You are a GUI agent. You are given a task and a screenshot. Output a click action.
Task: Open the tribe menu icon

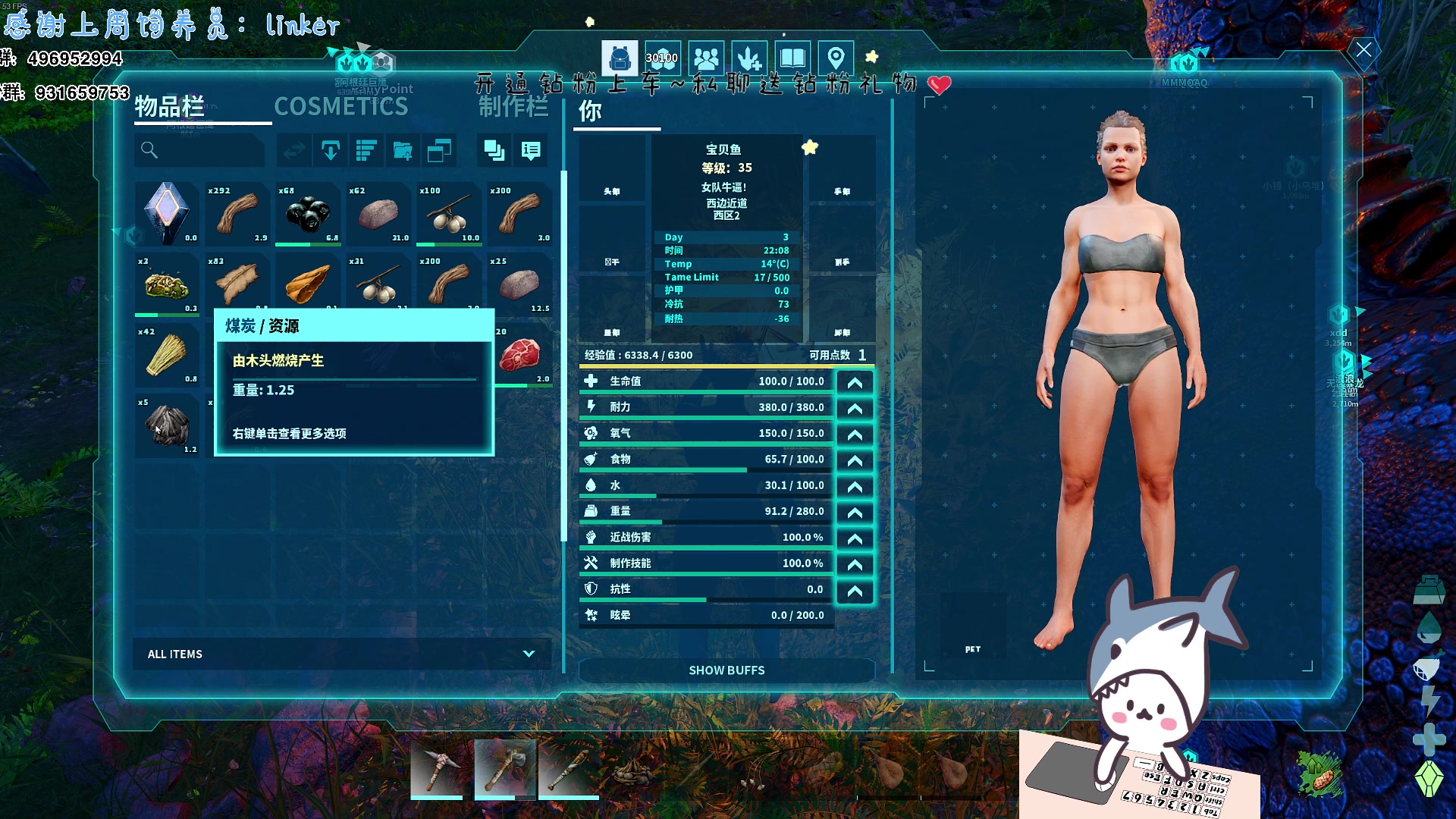point(706,58)
